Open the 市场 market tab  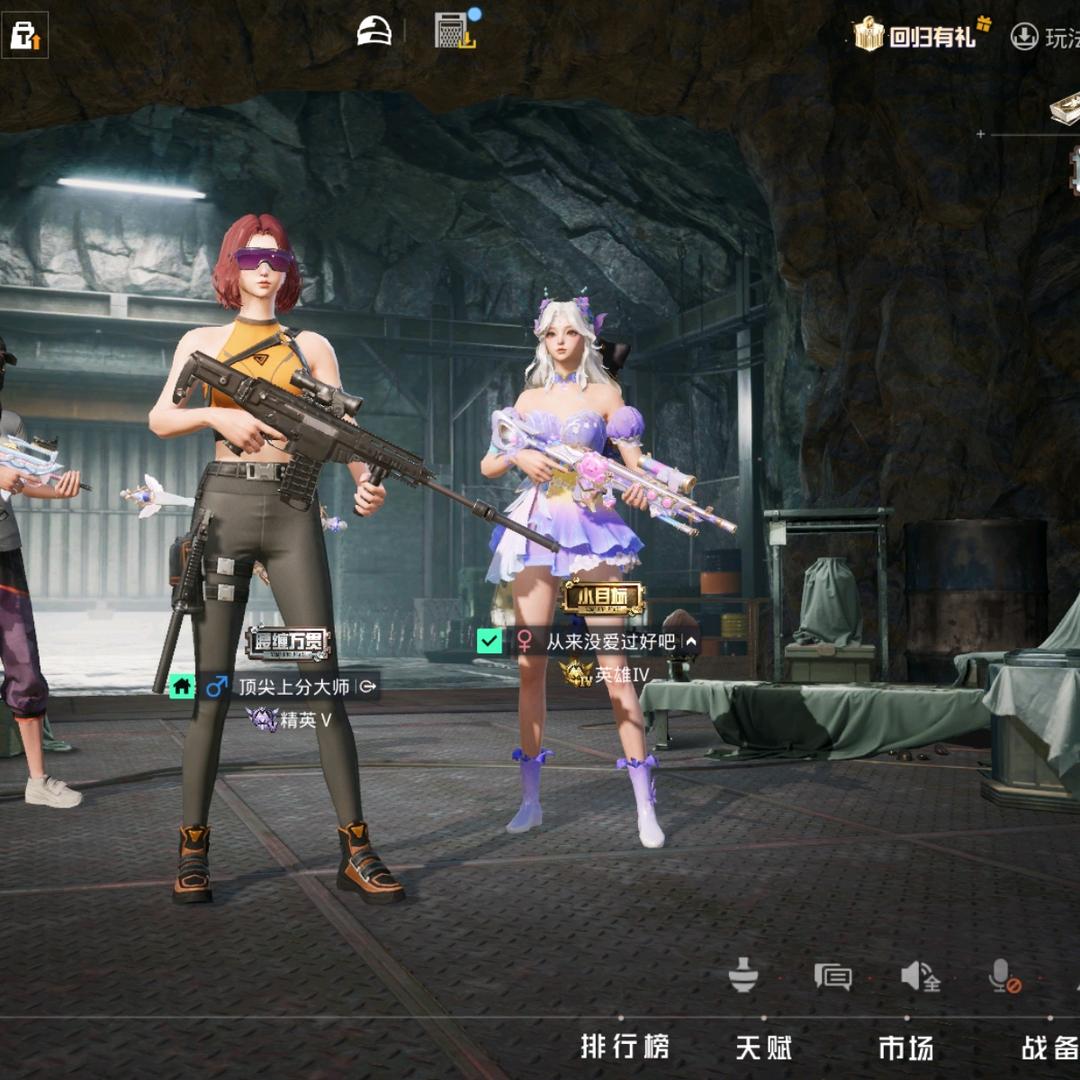906,1047
